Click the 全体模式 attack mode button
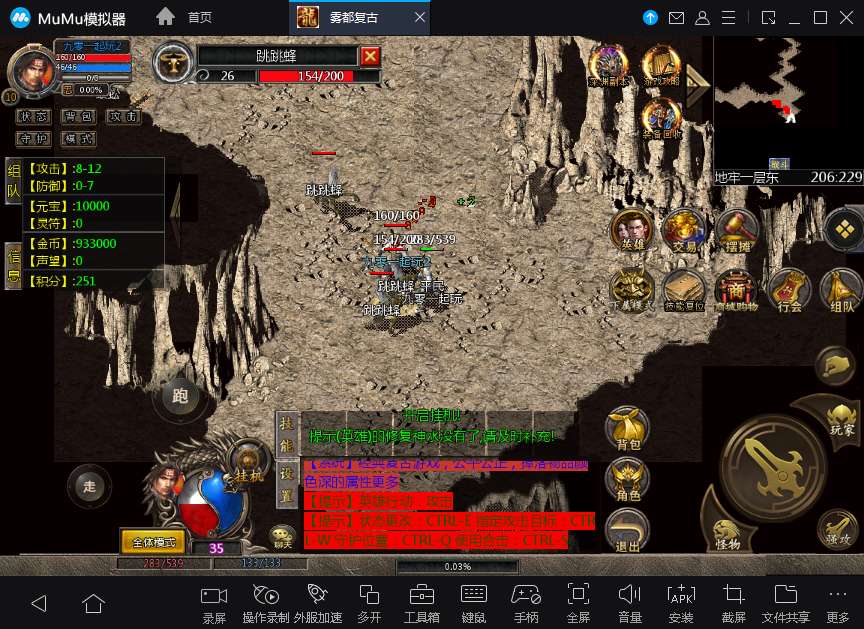864x629 pixels. coord(153,542)
